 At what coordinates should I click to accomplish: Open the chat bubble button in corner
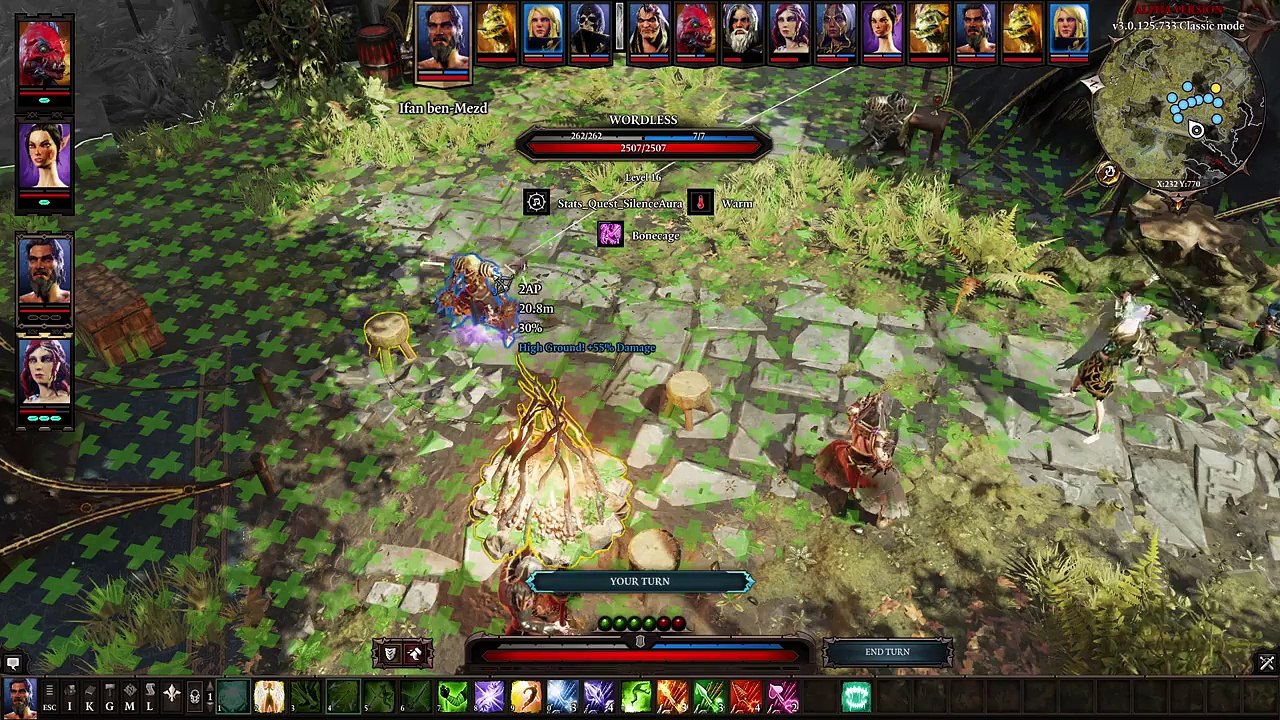[12, 663]
